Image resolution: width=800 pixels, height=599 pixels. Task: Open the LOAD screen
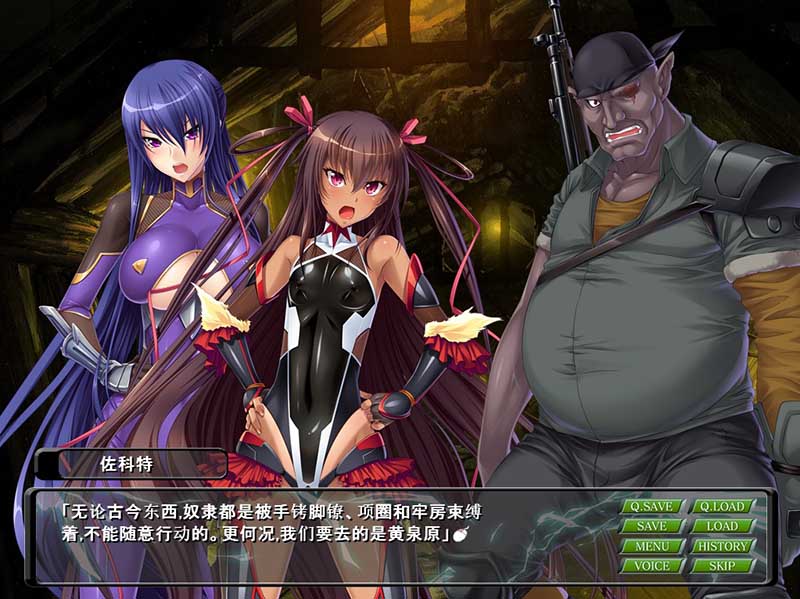[x=722, y=526]
